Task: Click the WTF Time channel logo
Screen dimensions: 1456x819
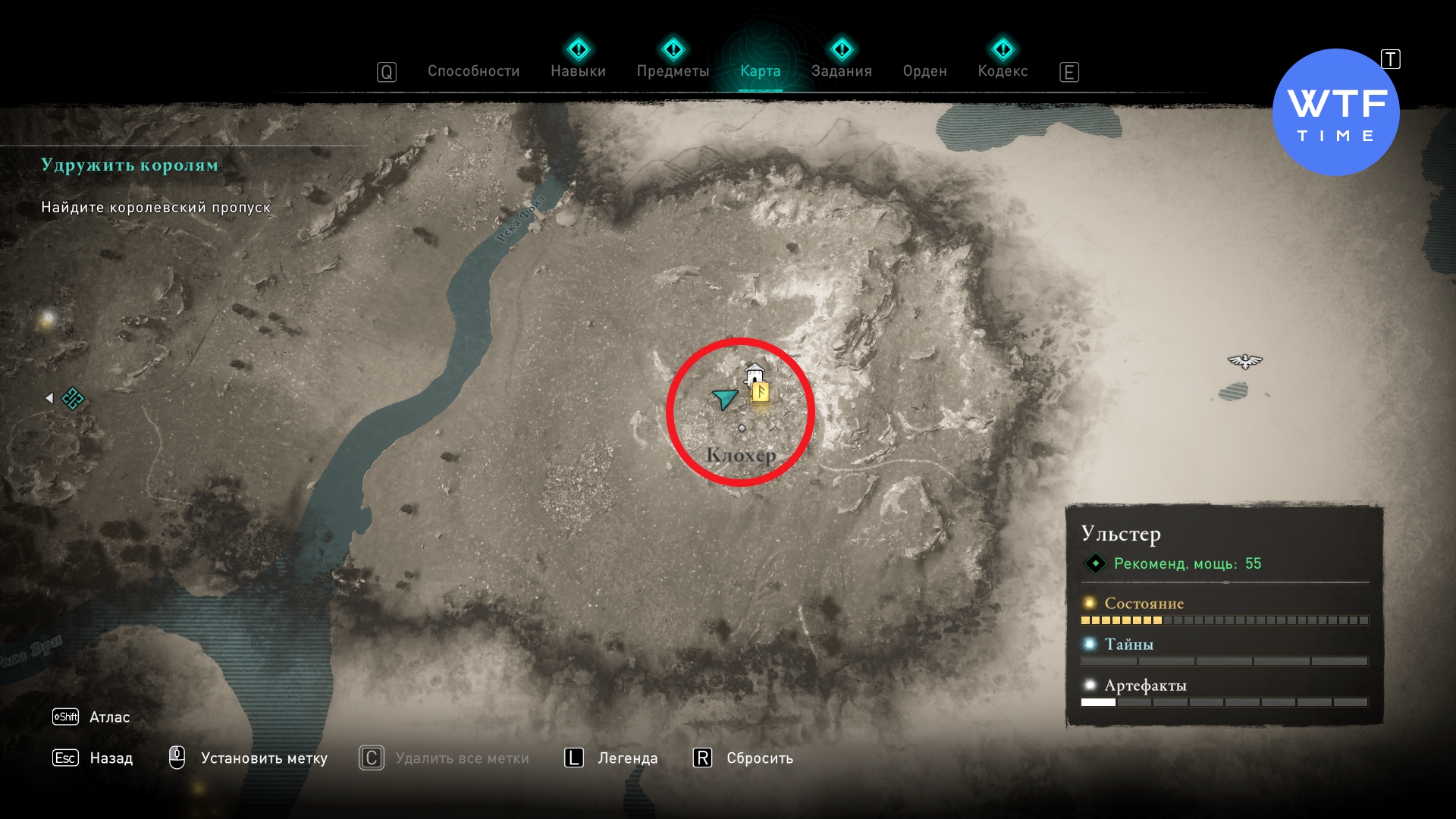Action: pos(1335,112)
